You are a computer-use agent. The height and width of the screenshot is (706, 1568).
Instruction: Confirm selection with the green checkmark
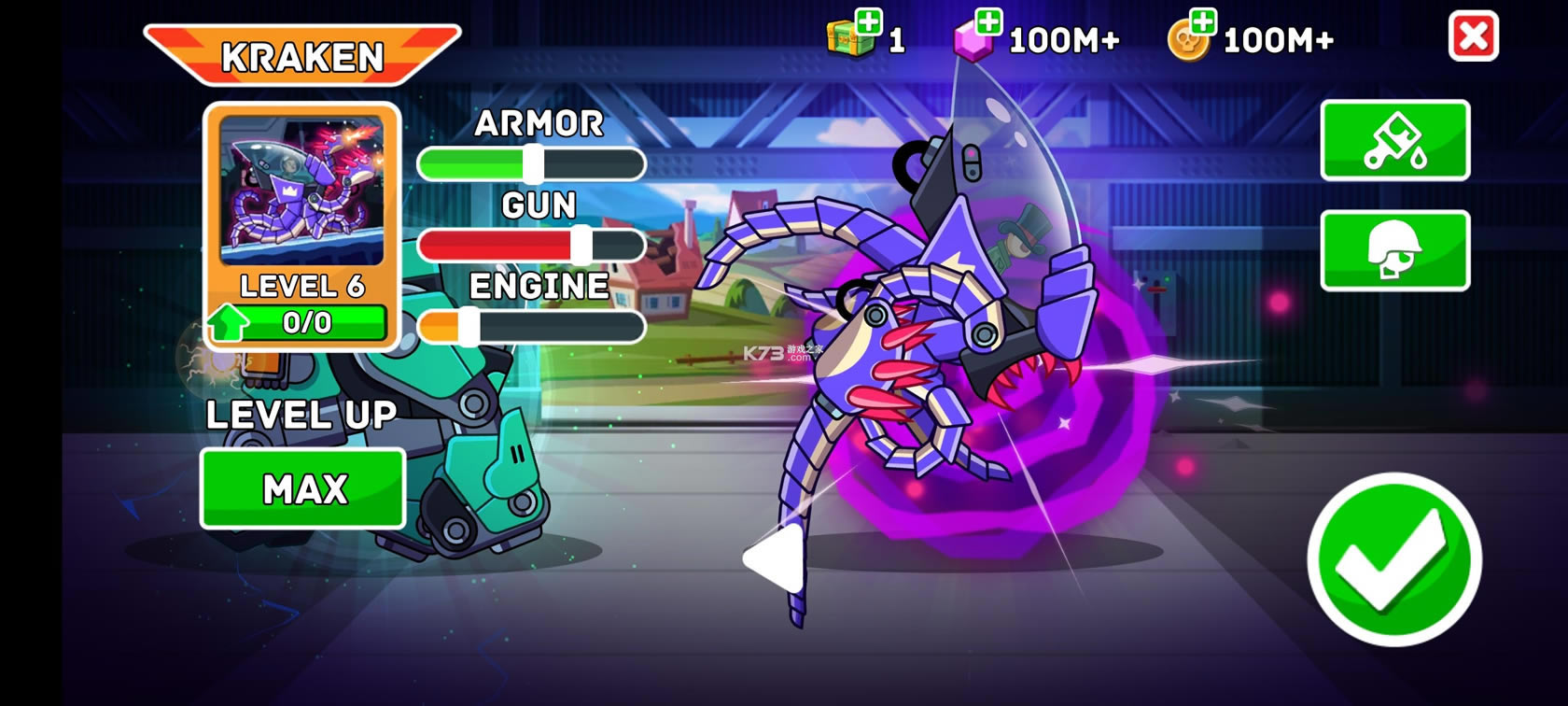coord(1393,559)
